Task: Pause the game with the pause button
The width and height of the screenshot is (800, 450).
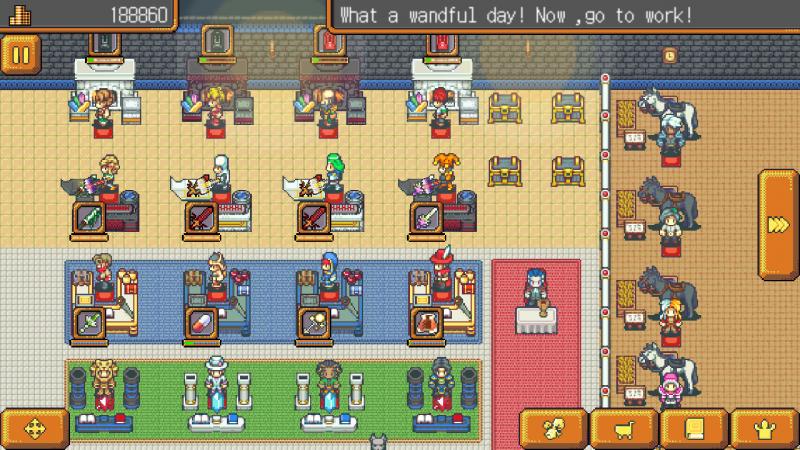Action: pos(21,53)
